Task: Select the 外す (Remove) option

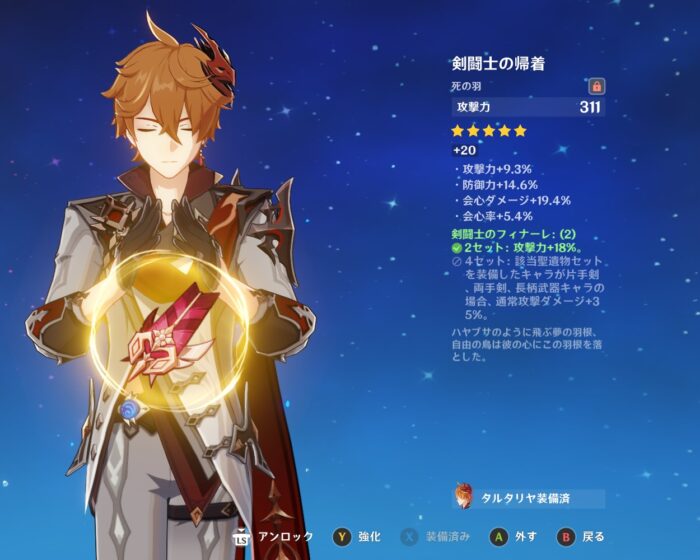Action: pos(511,537)
